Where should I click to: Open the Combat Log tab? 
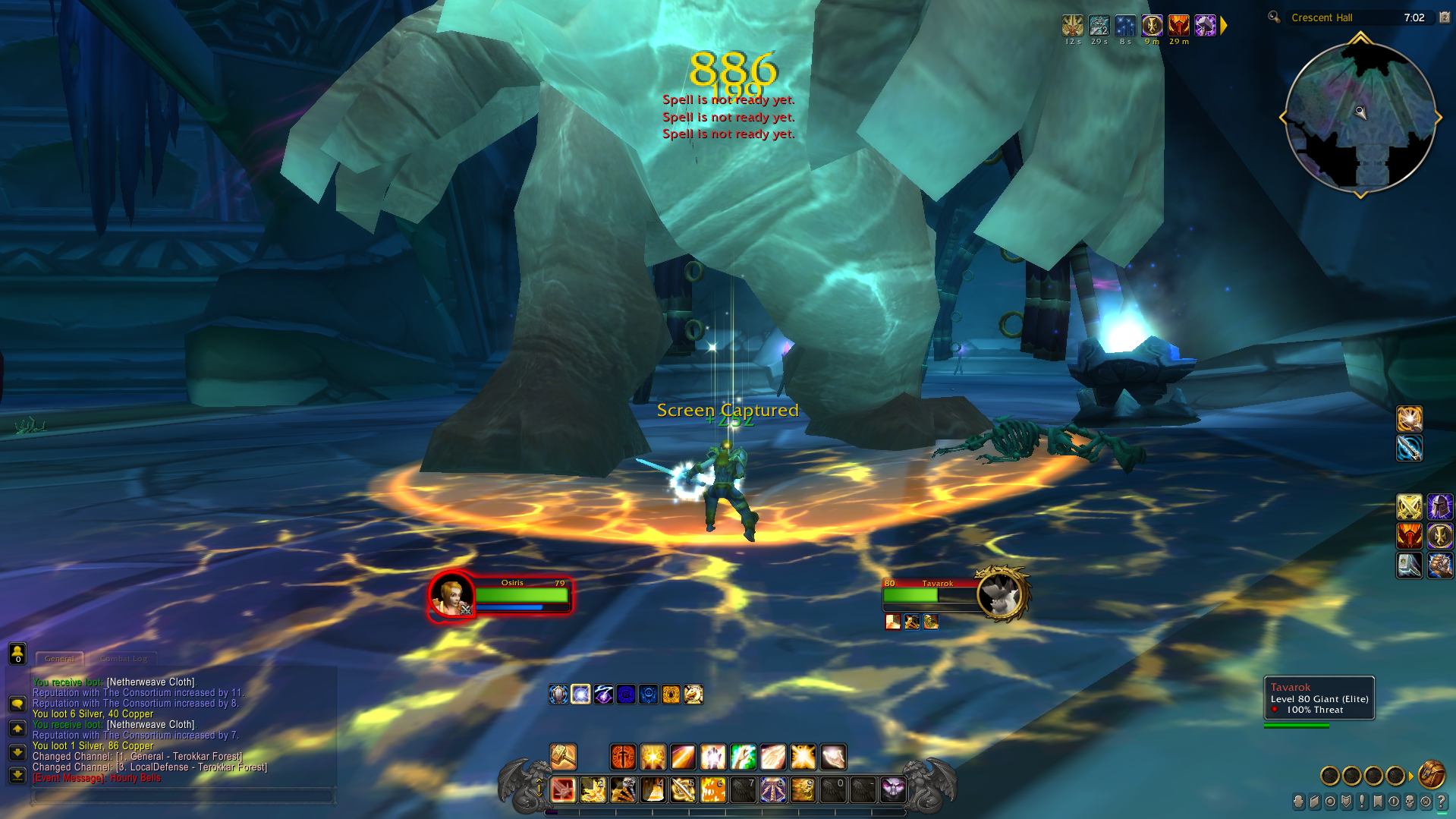click(x=124, y=658)
